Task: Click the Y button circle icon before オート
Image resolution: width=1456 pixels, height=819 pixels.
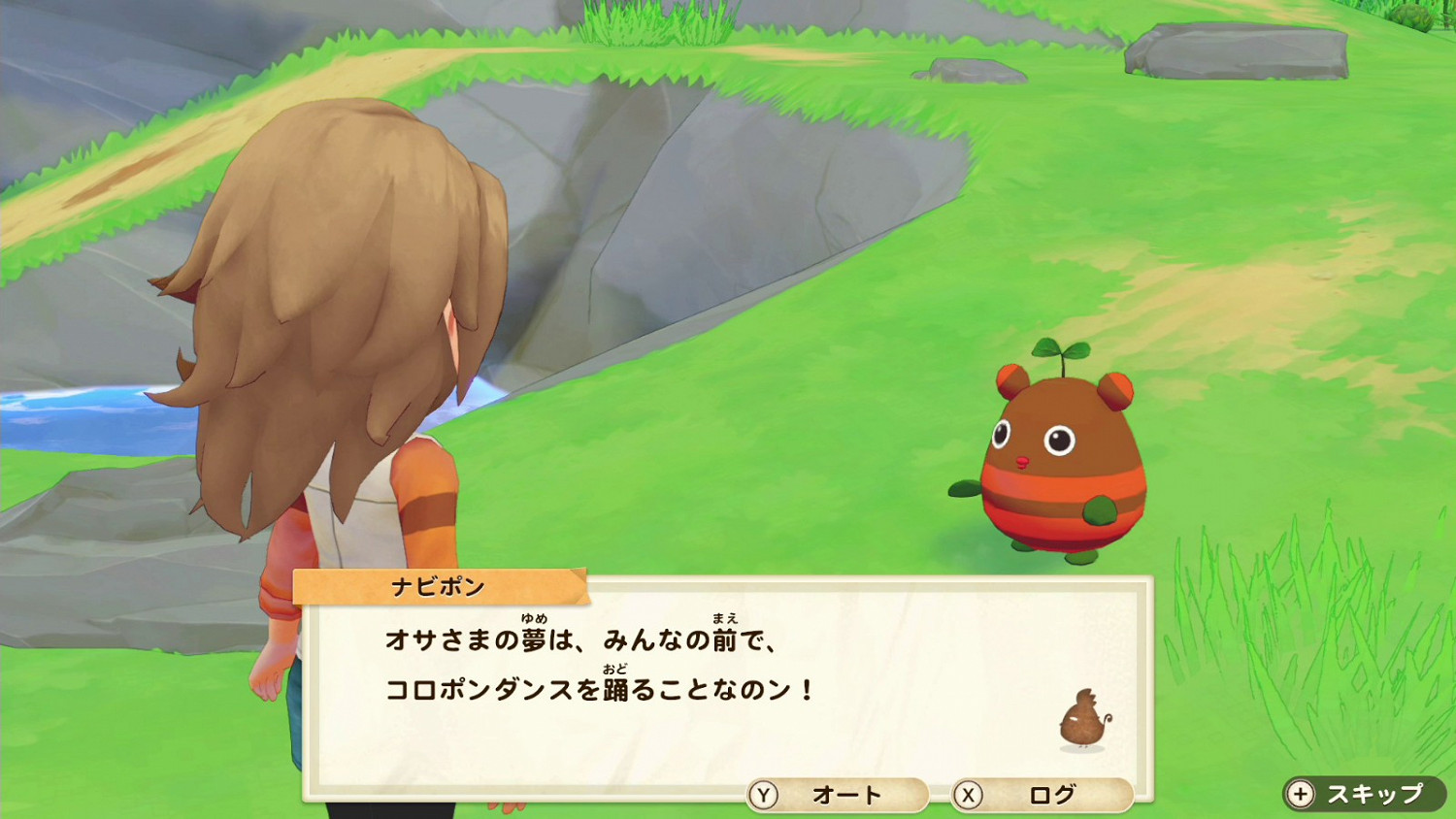Action: [766, 795]
